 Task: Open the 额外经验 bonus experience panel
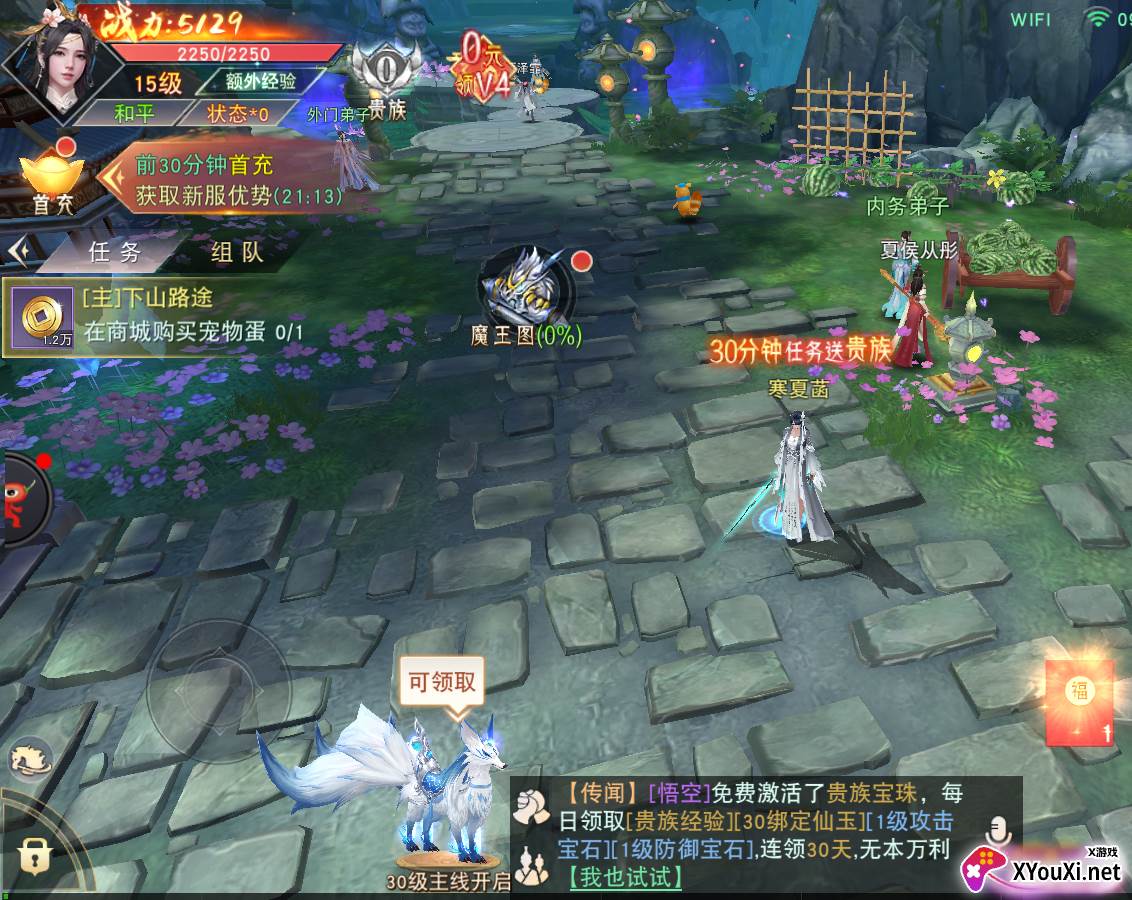[266, 81]
